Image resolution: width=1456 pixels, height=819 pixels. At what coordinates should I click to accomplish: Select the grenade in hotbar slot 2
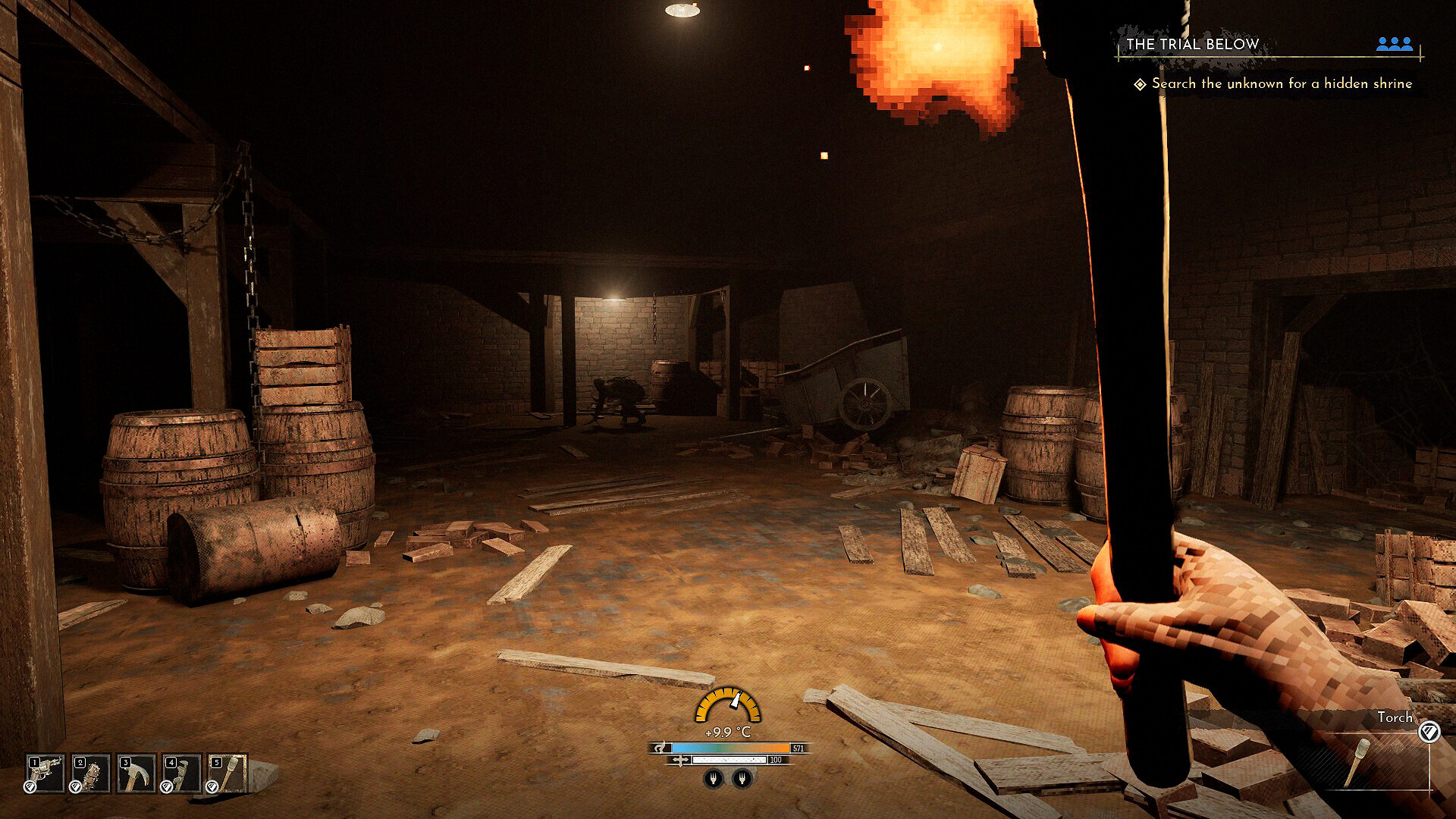pyautogui.click(x=89, y=773)
